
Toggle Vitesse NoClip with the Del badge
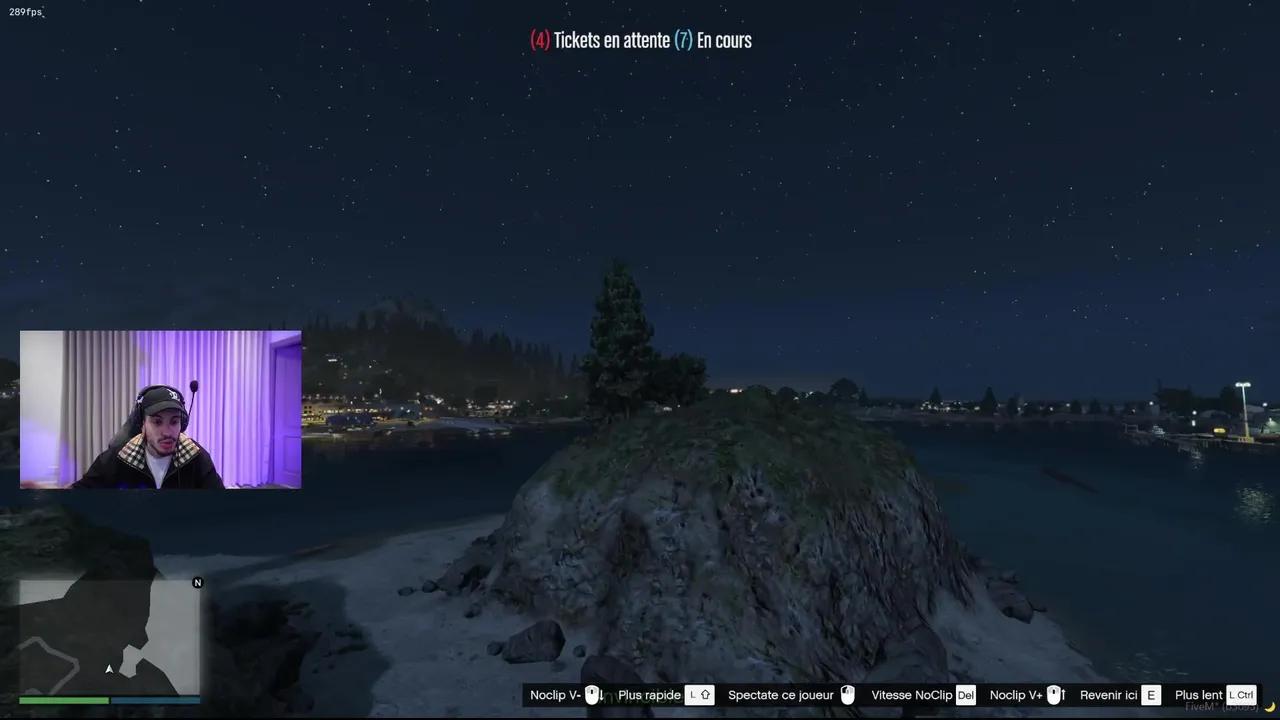(x=964, y=694)
